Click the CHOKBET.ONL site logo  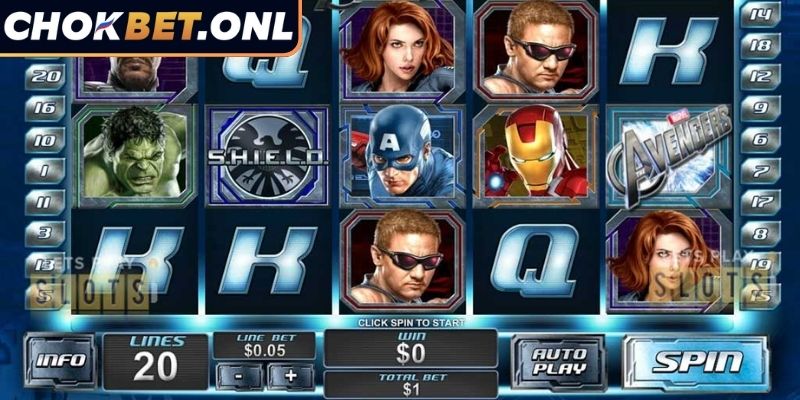[x=148, y=26]
